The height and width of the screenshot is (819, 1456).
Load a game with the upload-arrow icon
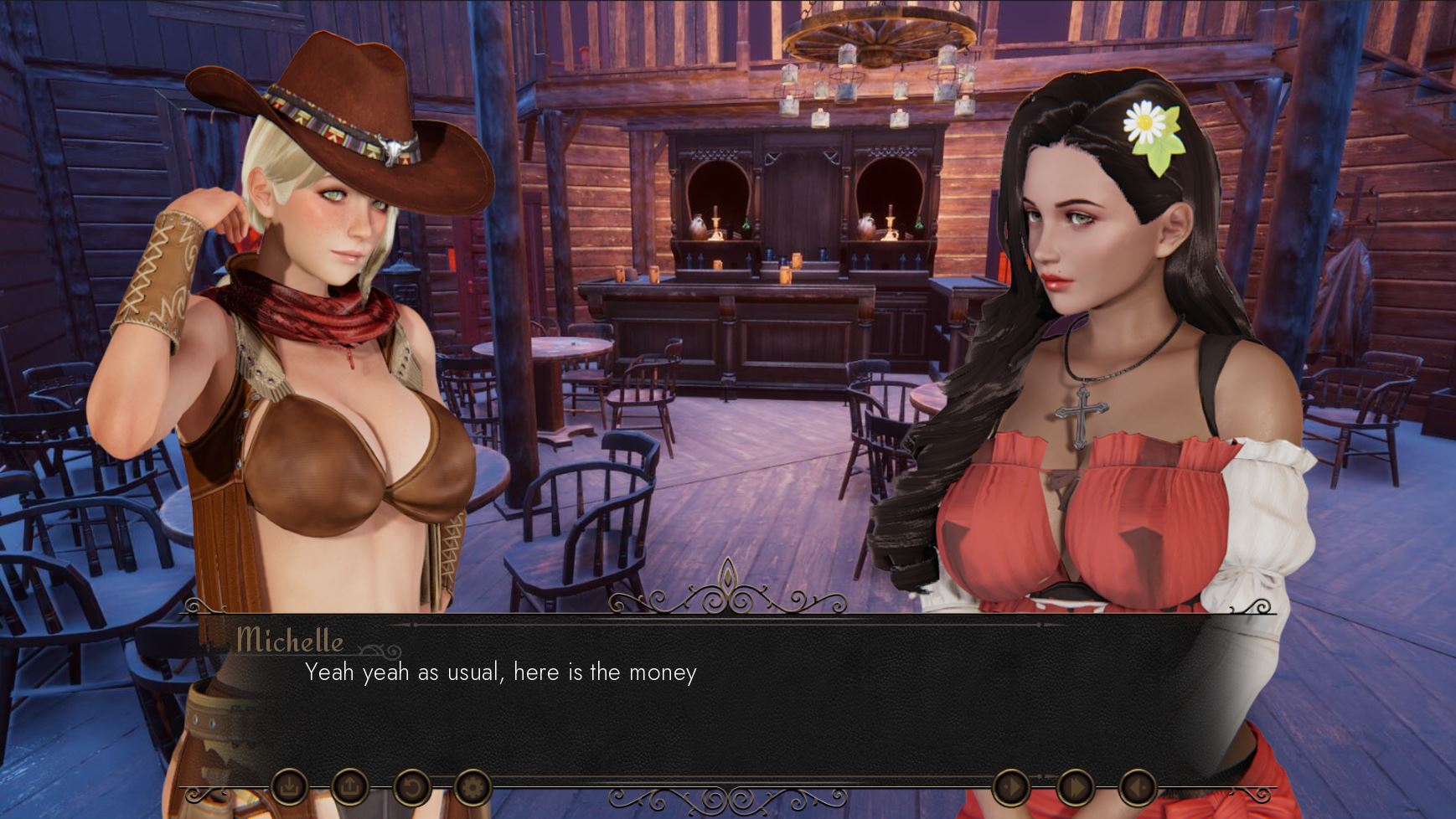tap(350, 787)
